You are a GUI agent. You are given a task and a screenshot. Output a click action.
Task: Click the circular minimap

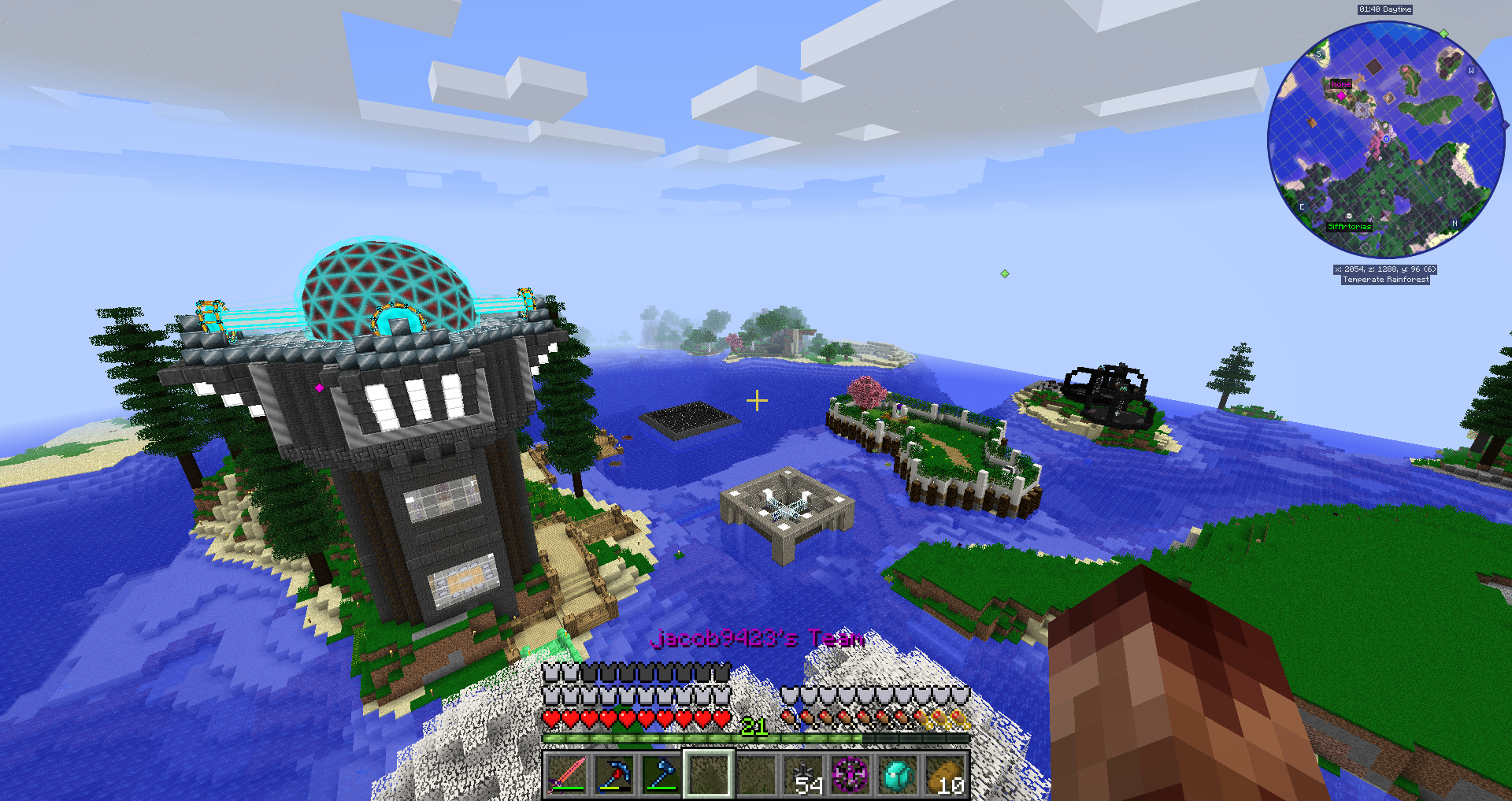[1385, 139]
